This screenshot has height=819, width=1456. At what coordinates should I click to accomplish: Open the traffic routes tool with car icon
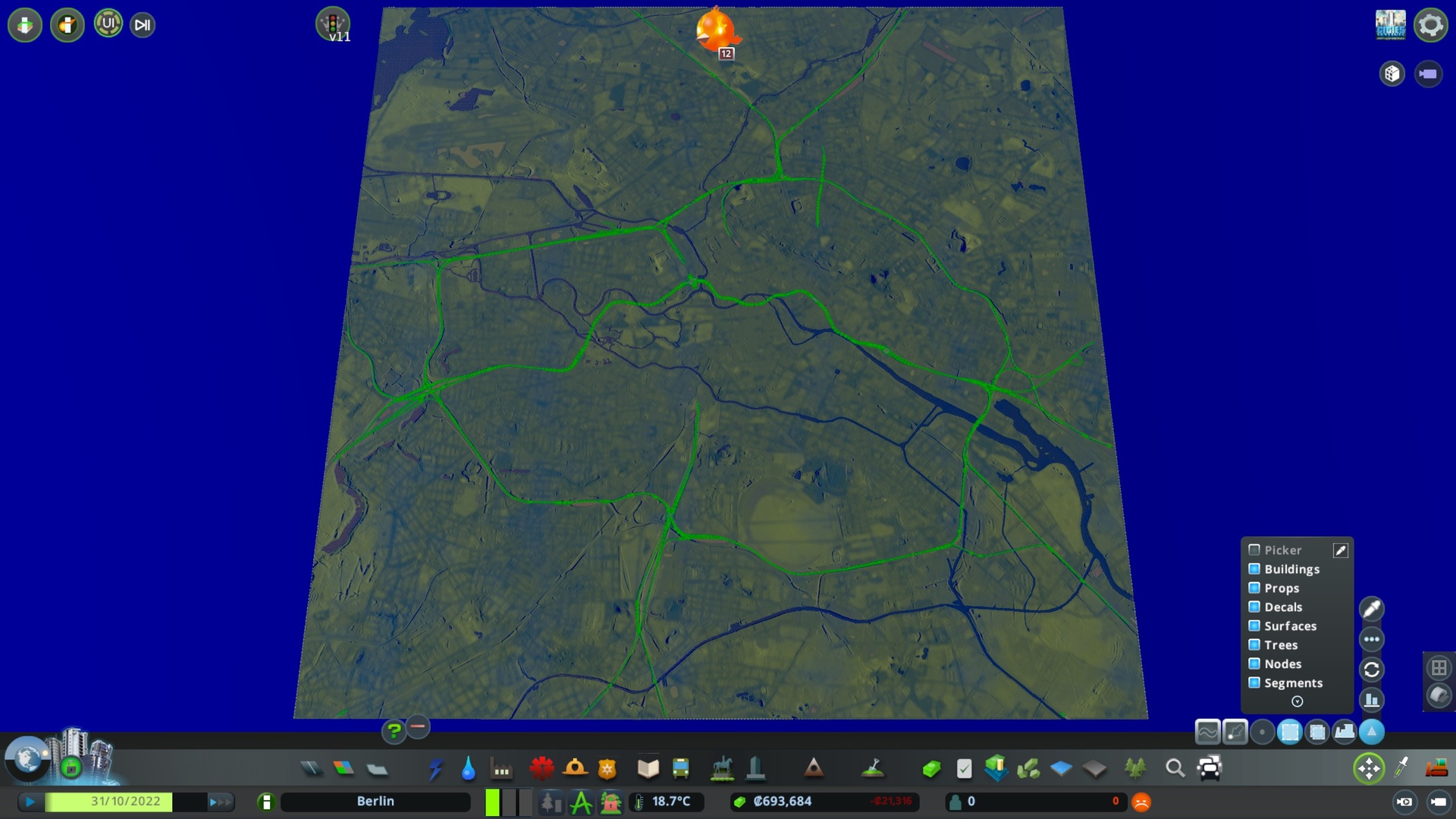point(1209,768)
